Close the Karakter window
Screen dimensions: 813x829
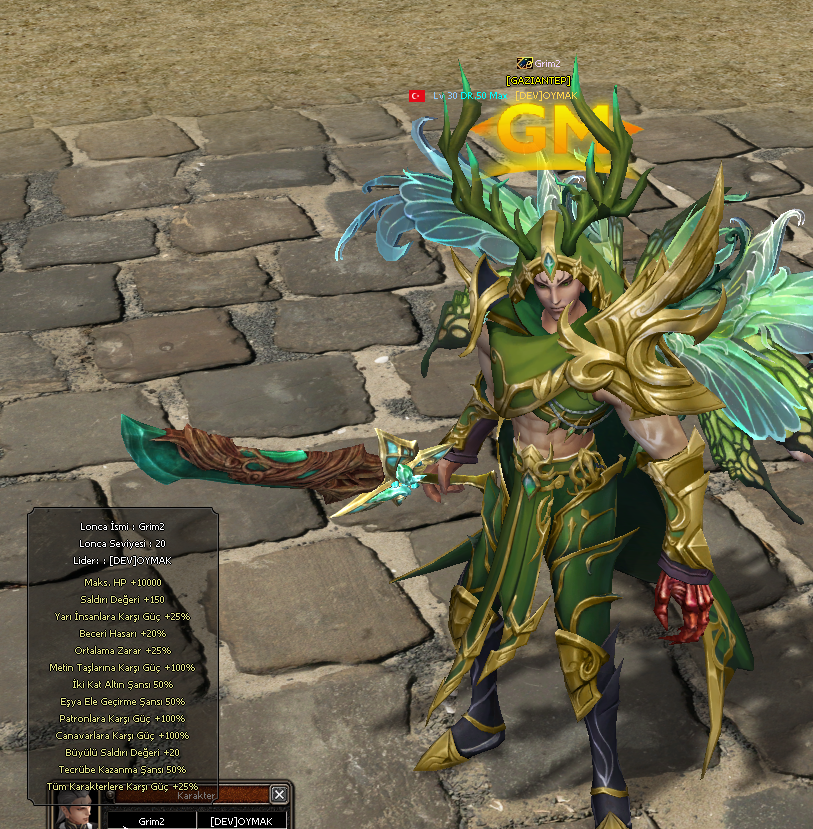click(279, 794)
